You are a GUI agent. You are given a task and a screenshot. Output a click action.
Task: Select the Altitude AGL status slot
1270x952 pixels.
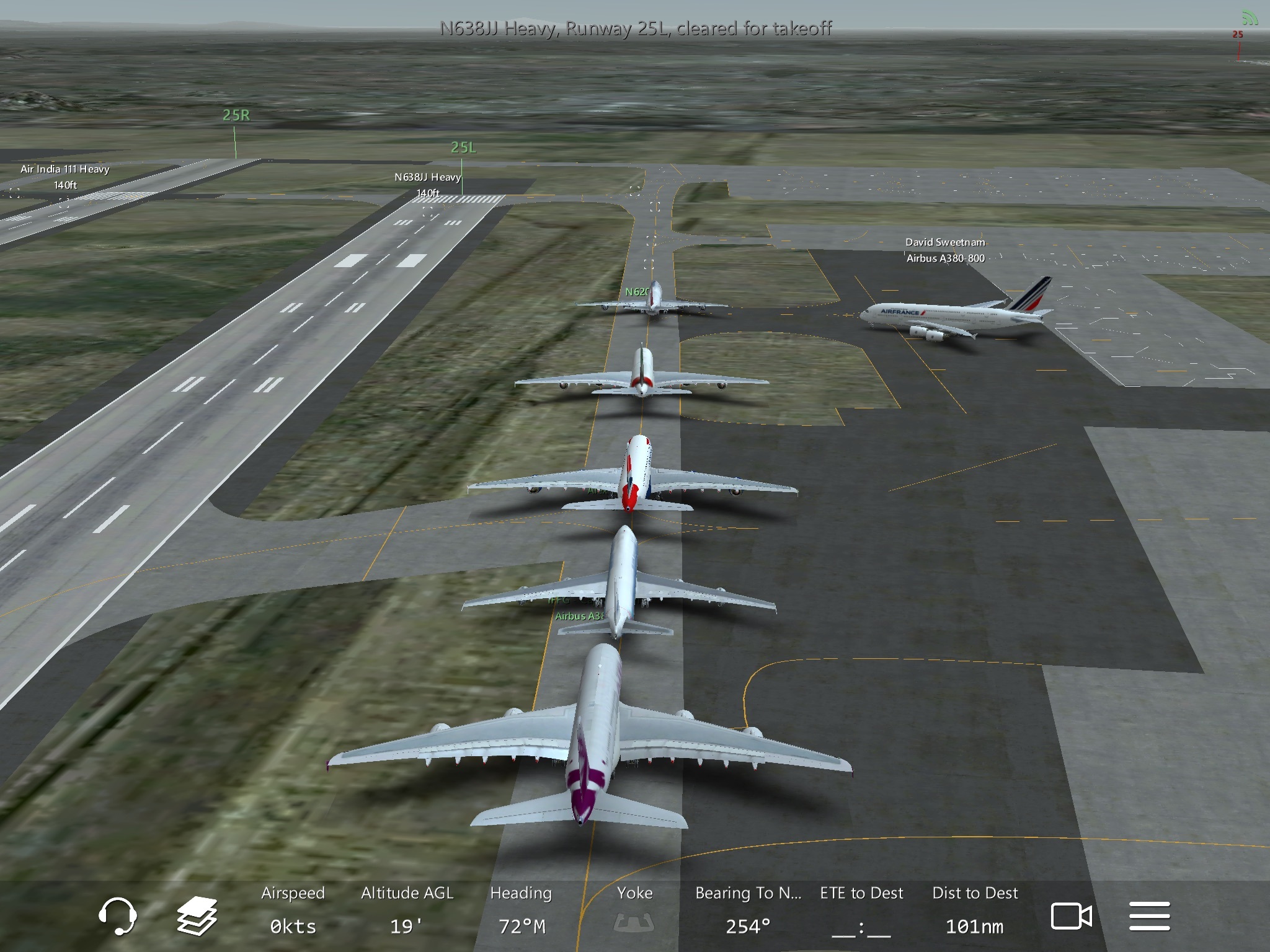coord(407,910)
